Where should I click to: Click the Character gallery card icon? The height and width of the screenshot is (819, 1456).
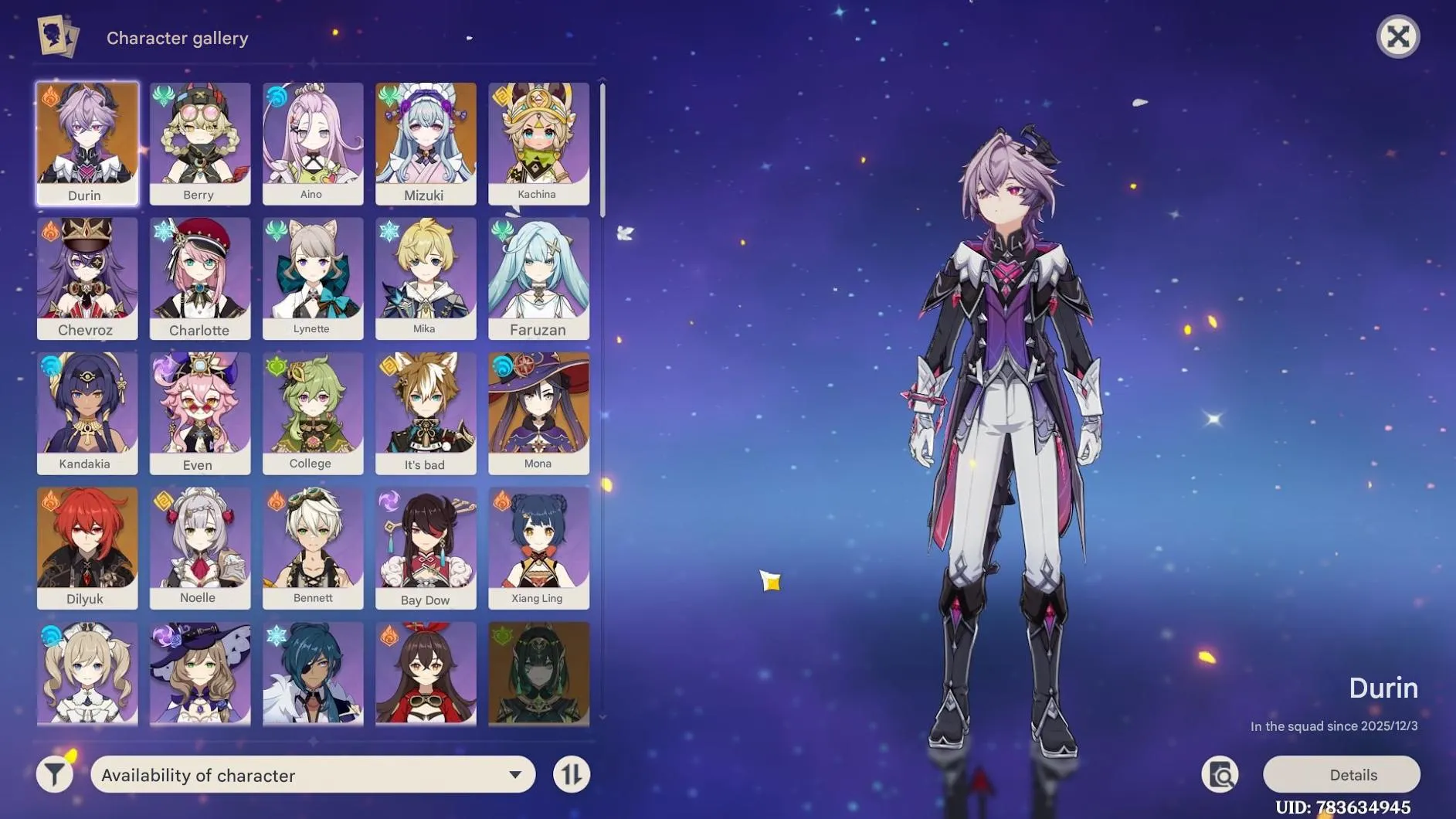tap(58, 36)
